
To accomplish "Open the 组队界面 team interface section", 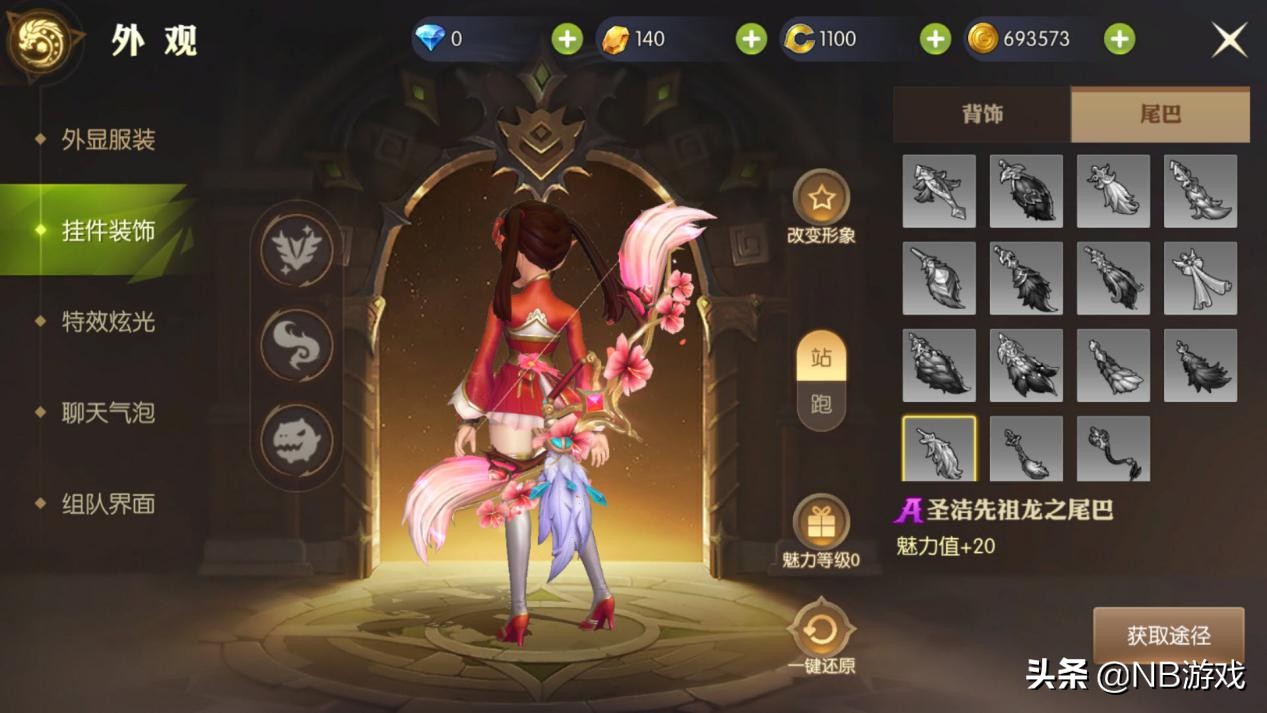I will 108,504.
